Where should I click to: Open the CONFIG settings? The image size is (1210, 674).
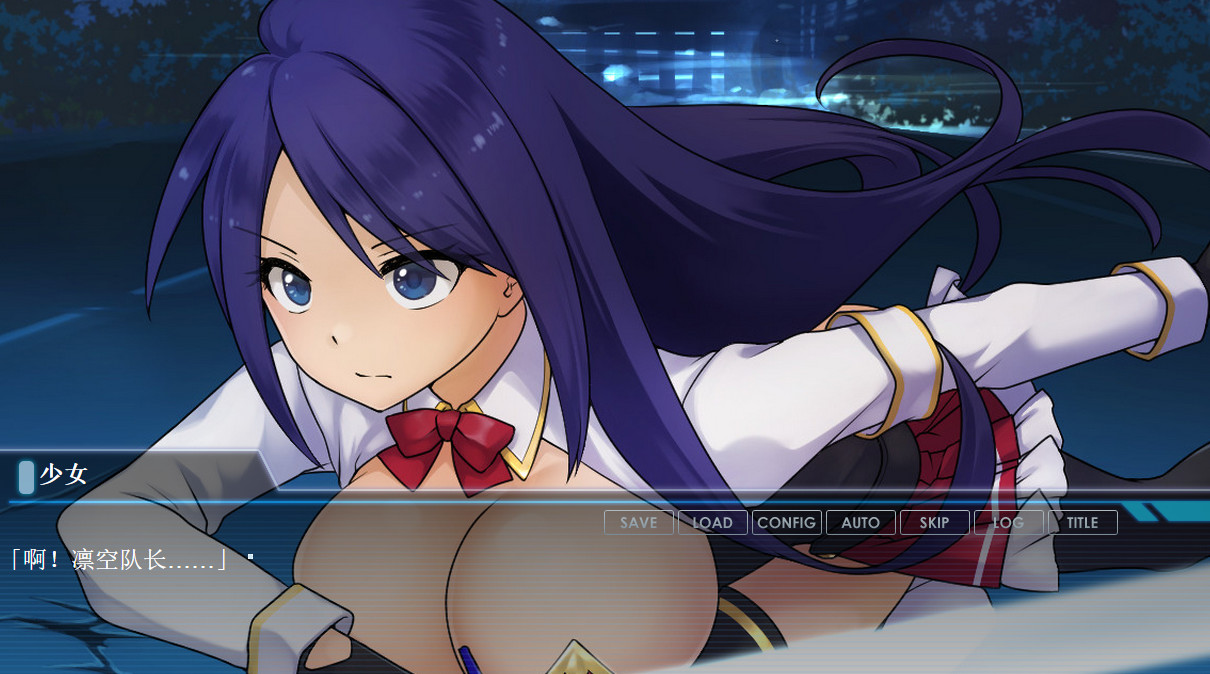786,523
